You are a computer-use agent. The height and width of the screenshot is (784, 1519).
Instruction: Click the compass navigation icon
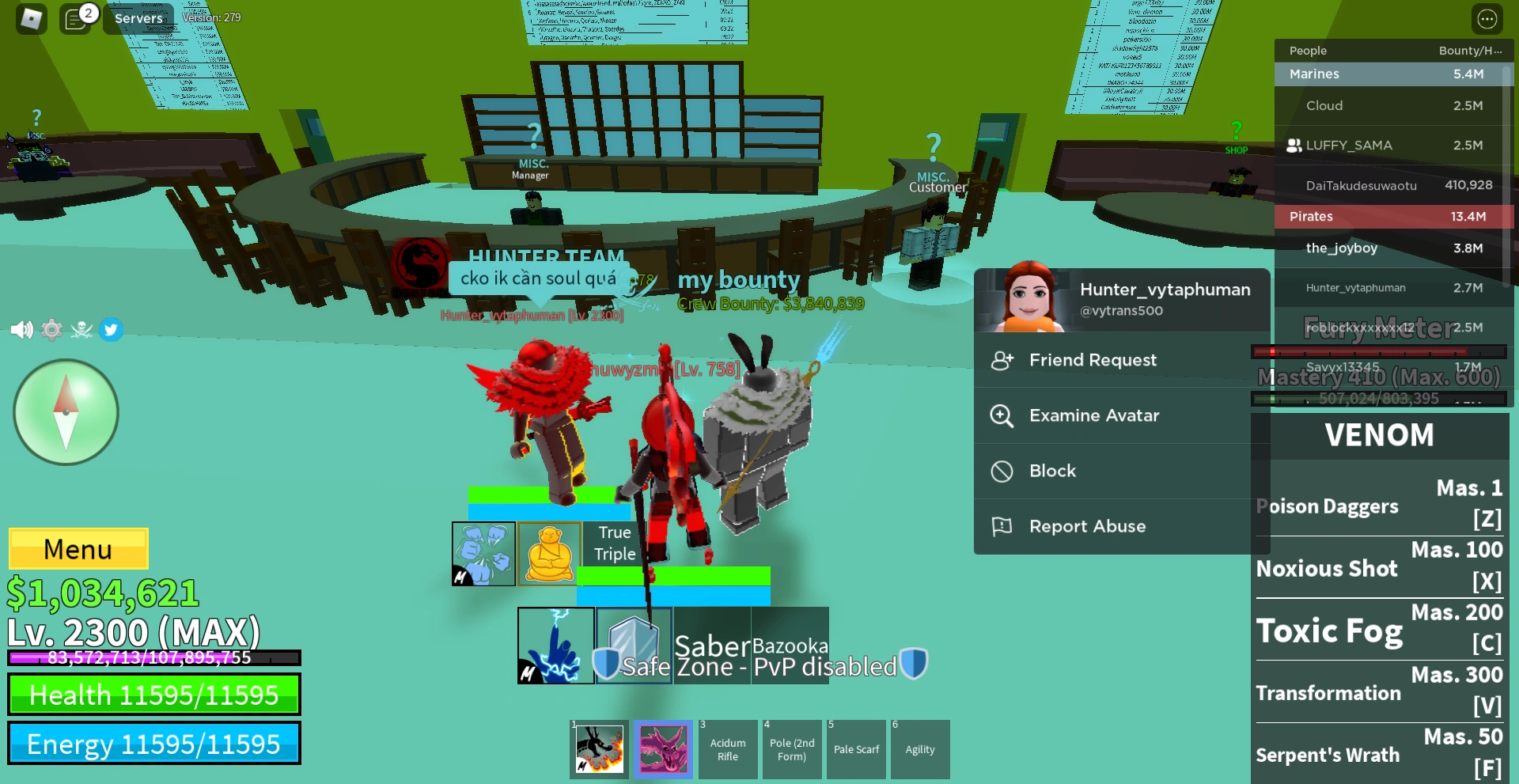tap(66, 411)
